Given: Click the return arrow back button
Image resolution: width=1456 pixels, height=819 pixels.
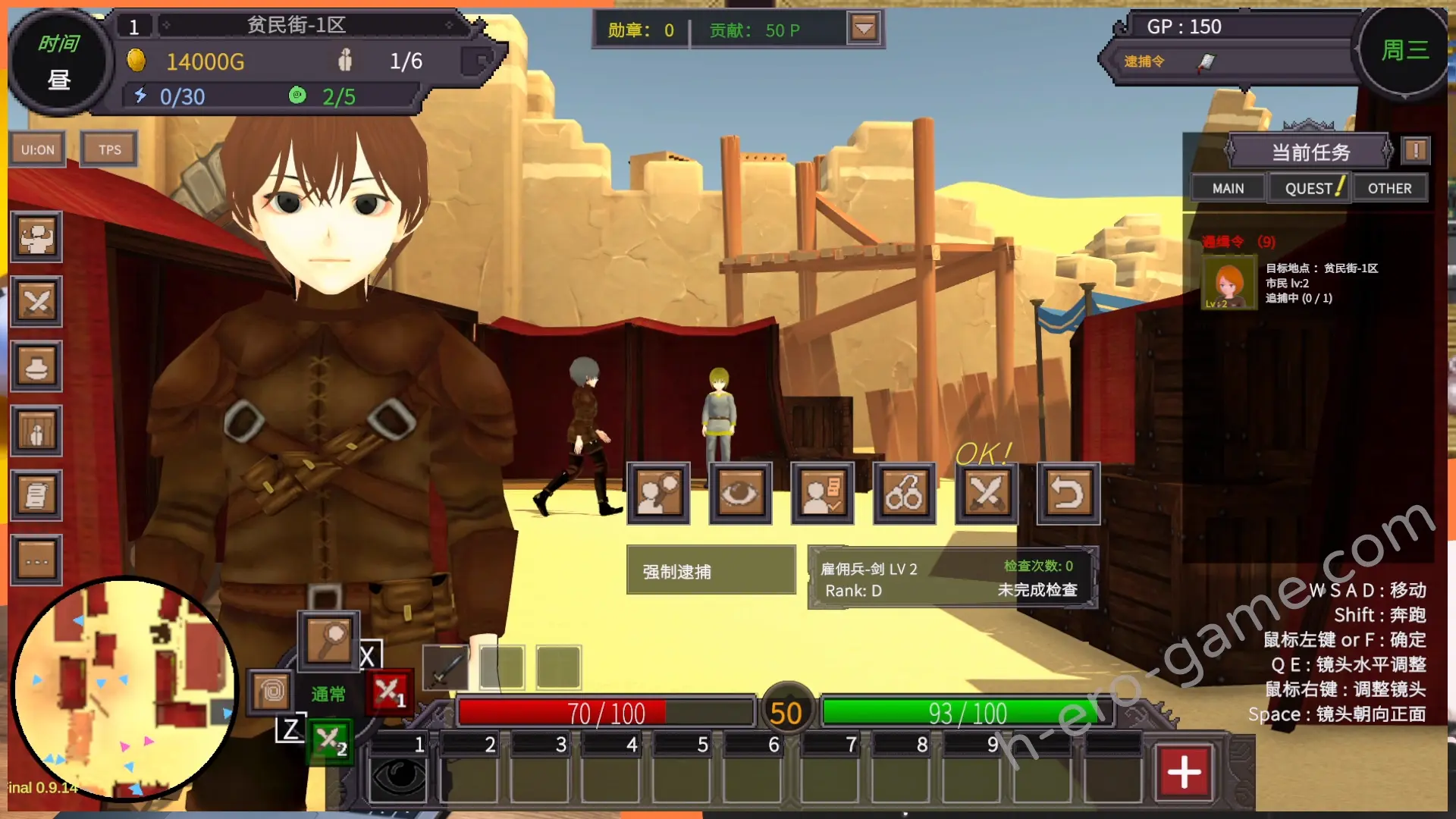Looking at the screenshot, I should click(x=1068, y=494).
